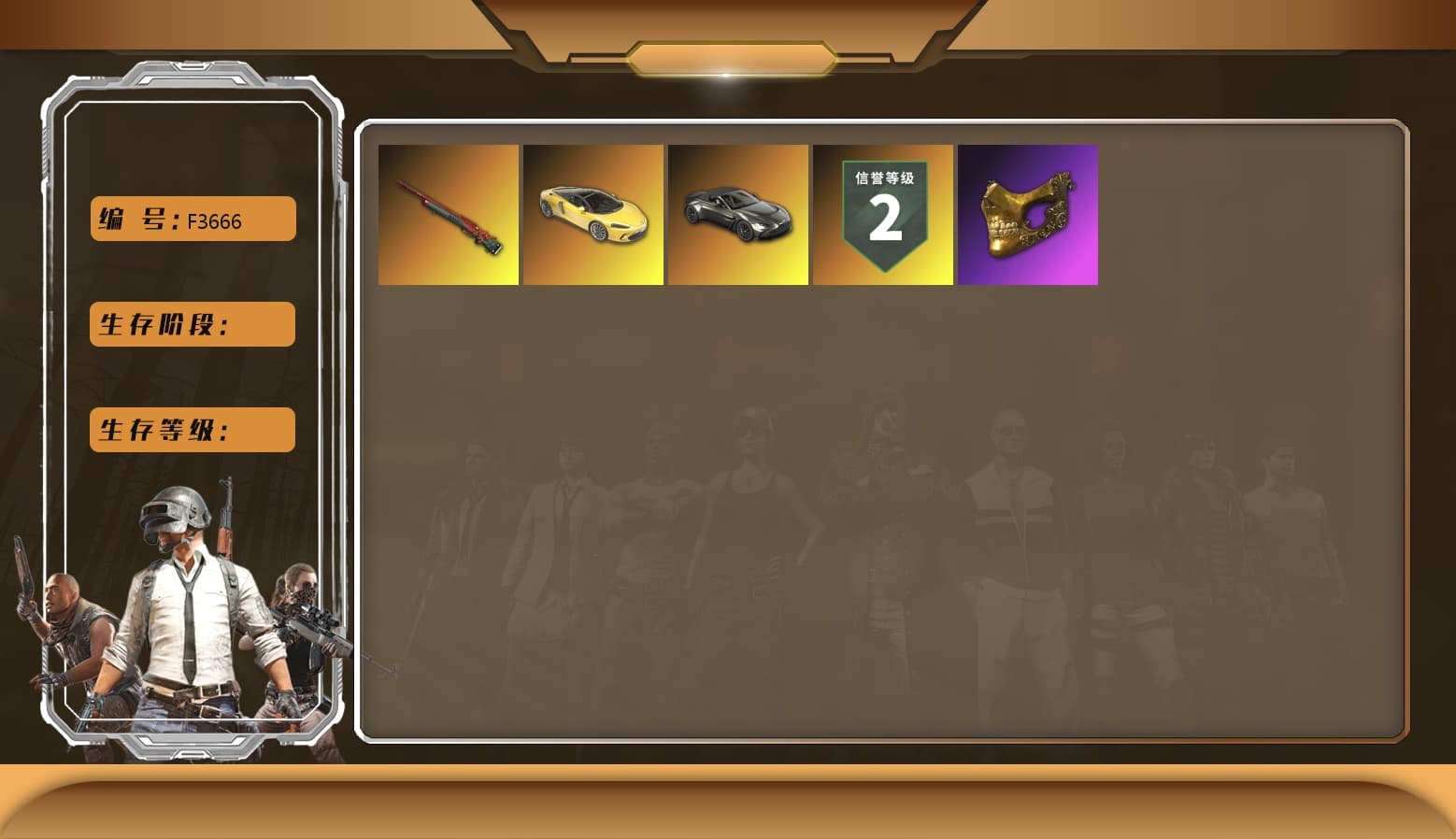Select the red sniper rifle skin thumbnail
This screenshot has width=1456, height=839.
(x=449, y=214)
